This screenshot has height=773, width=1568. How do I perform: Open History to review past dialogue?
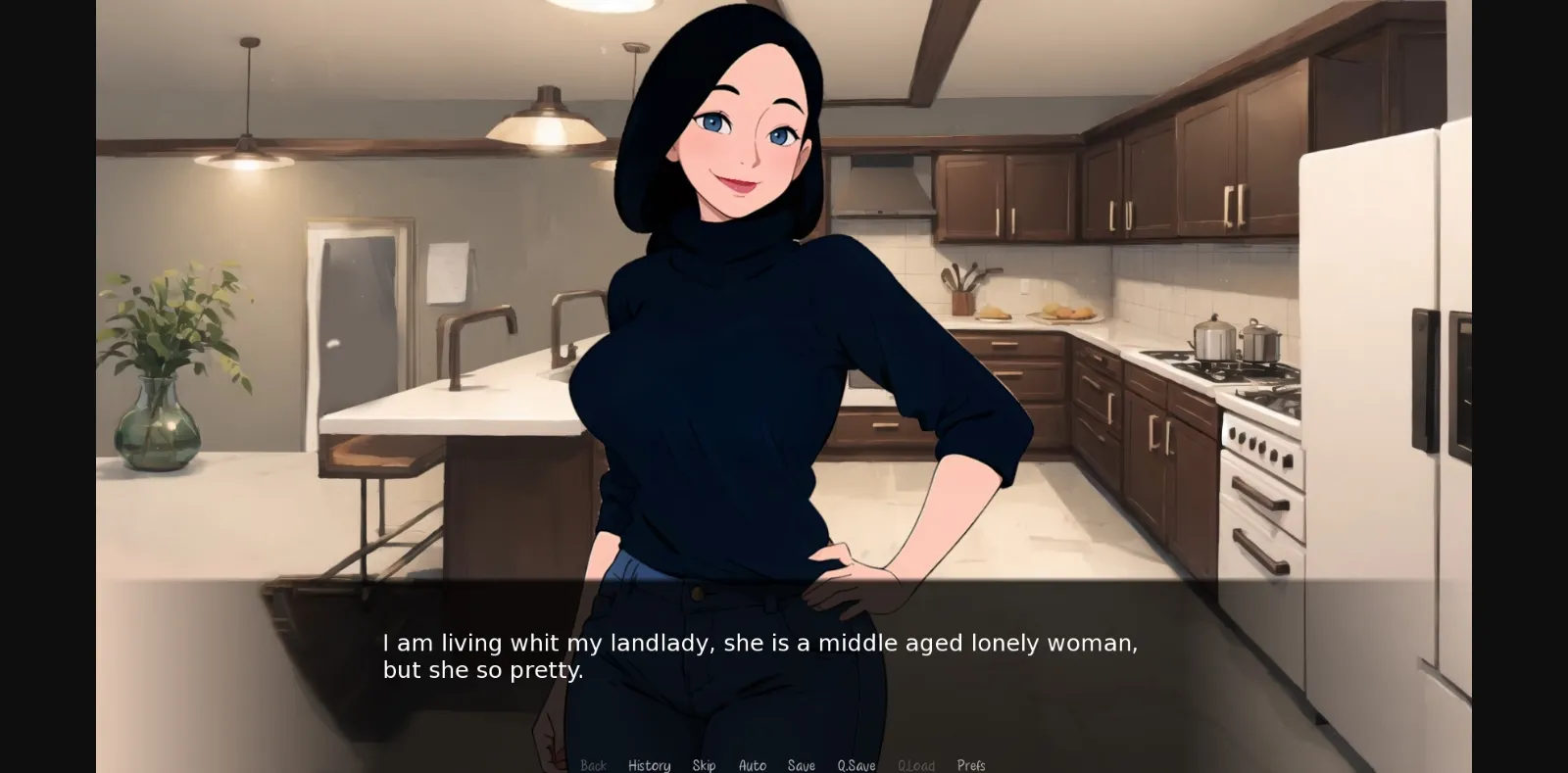point(648,765)
